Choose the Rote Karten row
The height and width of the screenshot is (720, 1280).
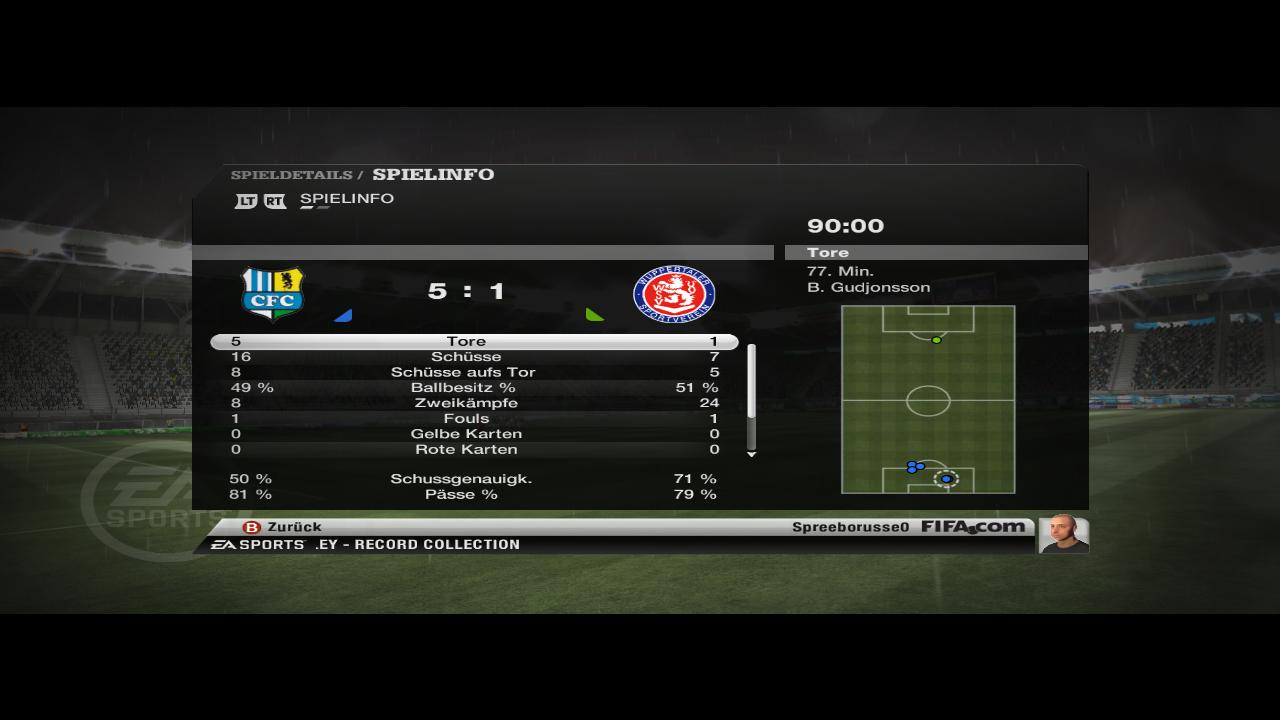pos(466,450)
